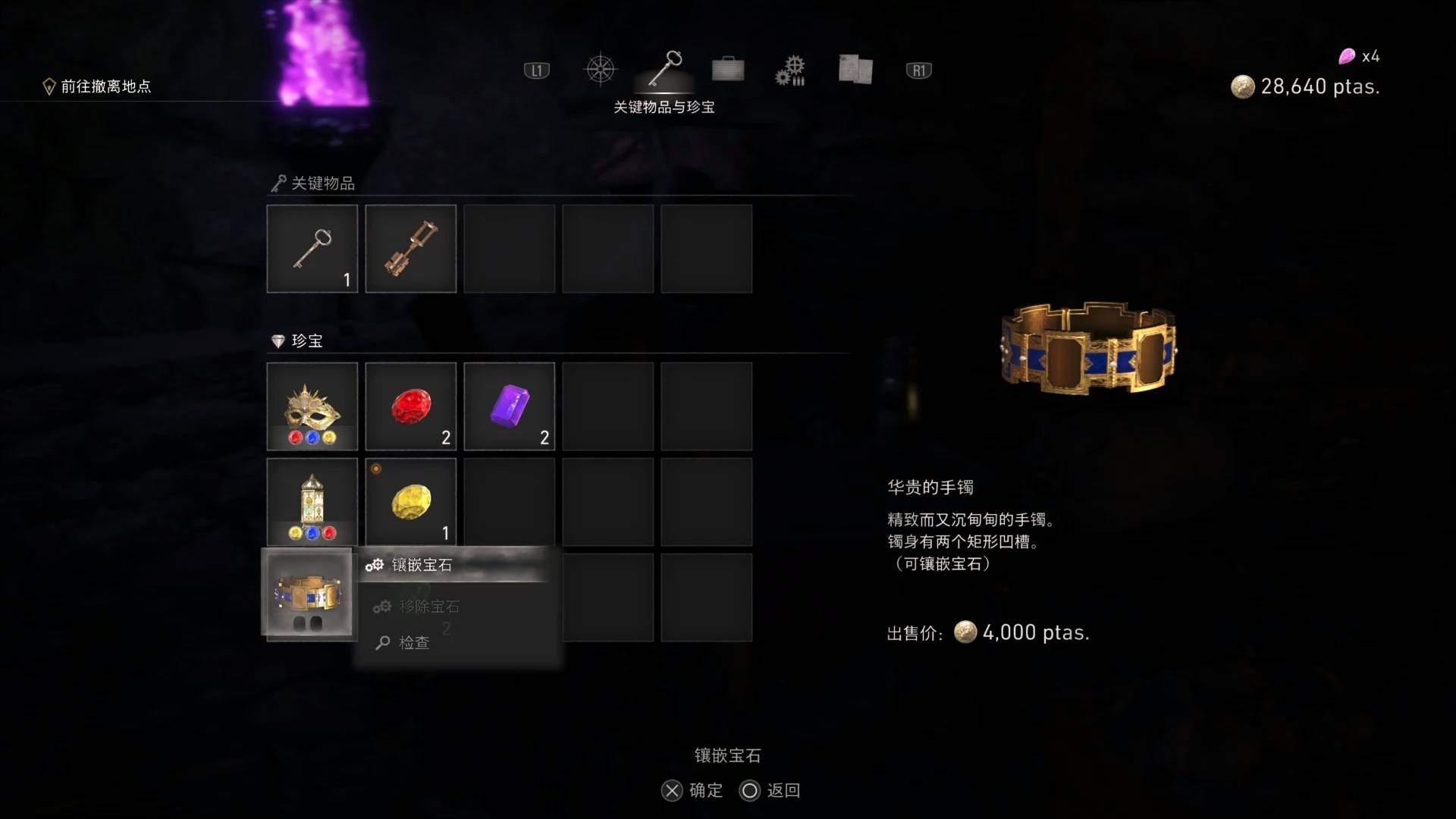Select the ornate crank key slot
The width and height of the screenshot is (1456, 819).
point(411,249)
